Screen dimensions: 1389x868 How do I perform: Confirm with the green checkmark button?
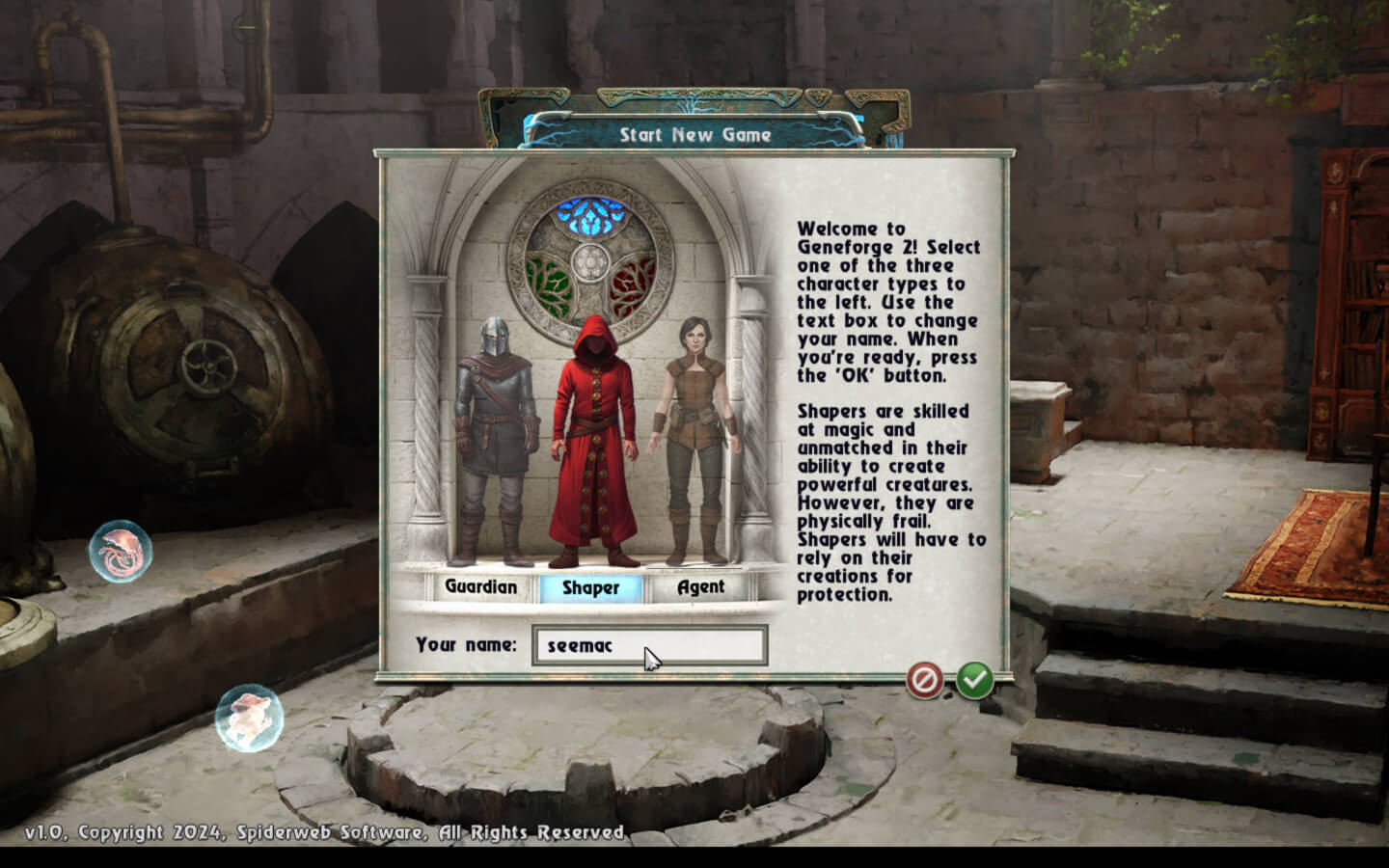975,680
